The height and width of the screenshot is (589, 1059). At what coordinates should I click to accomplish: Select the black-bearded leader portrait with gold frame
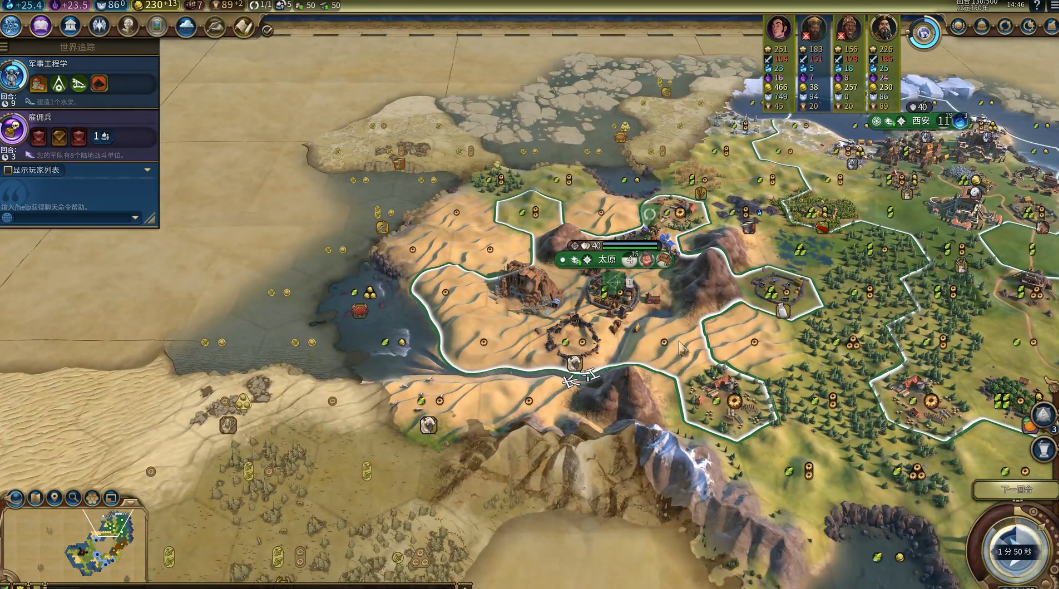[883, 28]
